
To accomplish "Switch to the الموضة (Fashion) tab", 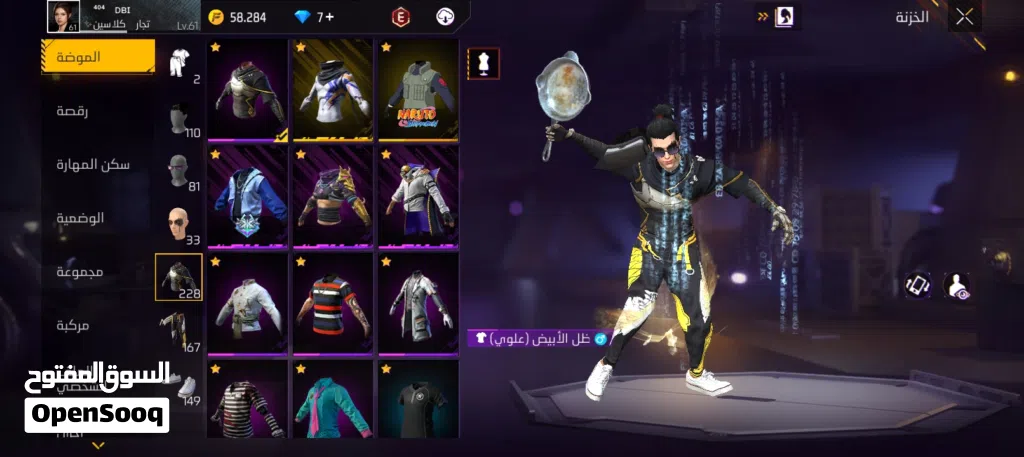I will (x=98, y=57).
